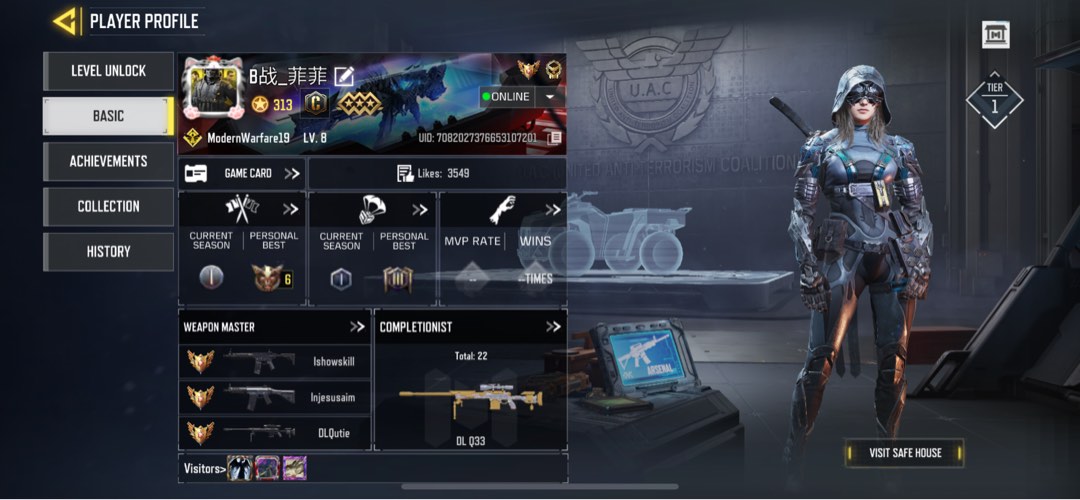Expand the Completionist section

553,327
